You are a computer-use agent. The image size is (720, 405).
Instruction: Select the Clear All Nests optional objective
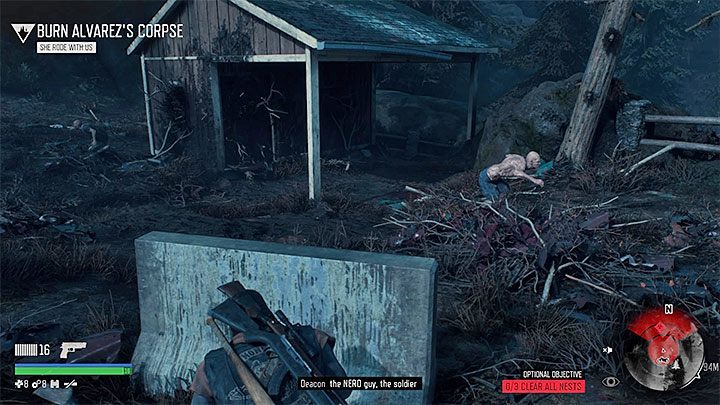tap(543, 386)
